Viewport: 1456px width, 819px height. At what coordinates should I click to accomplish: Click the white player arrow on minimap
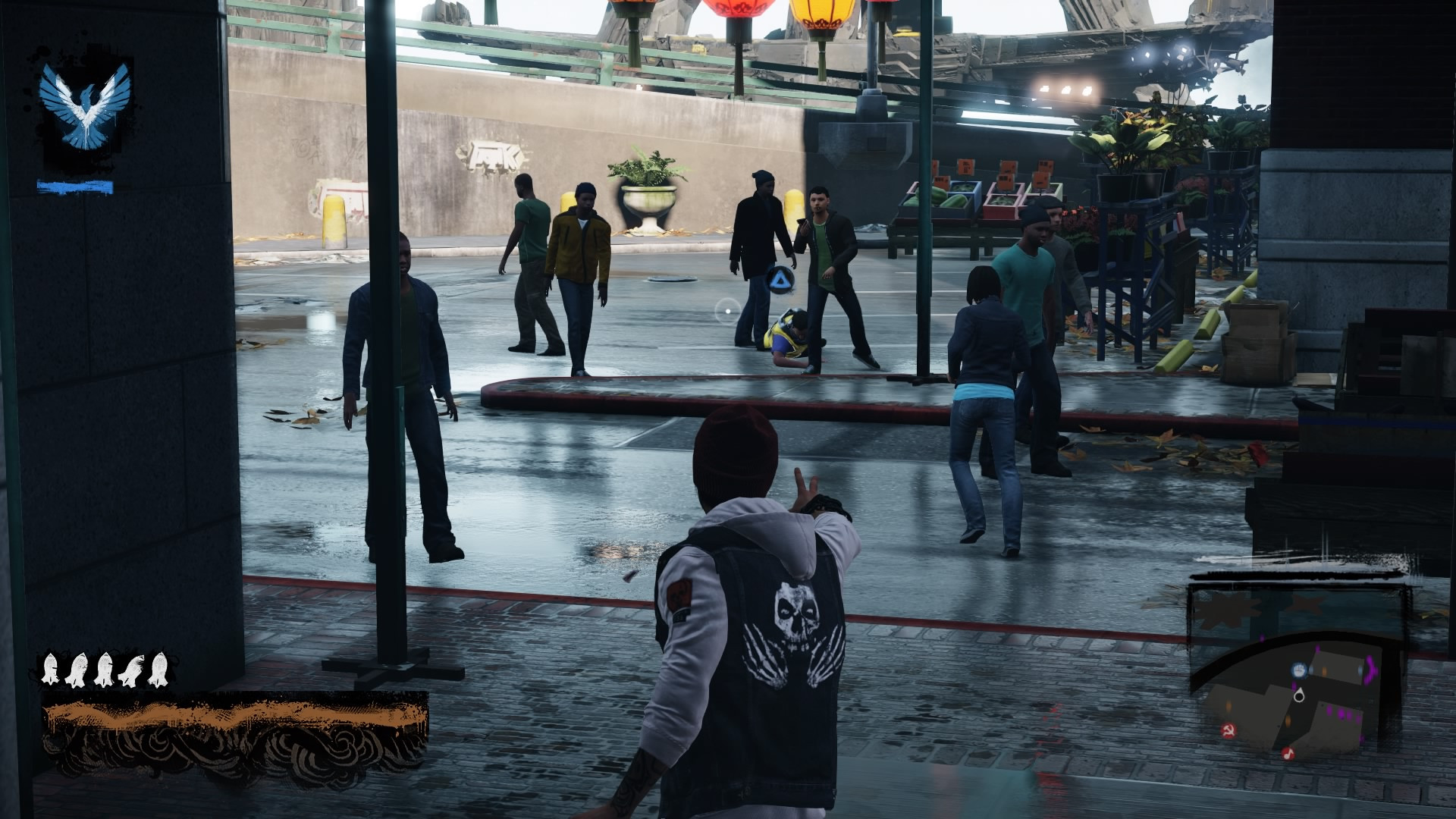tap(1299, 693)
